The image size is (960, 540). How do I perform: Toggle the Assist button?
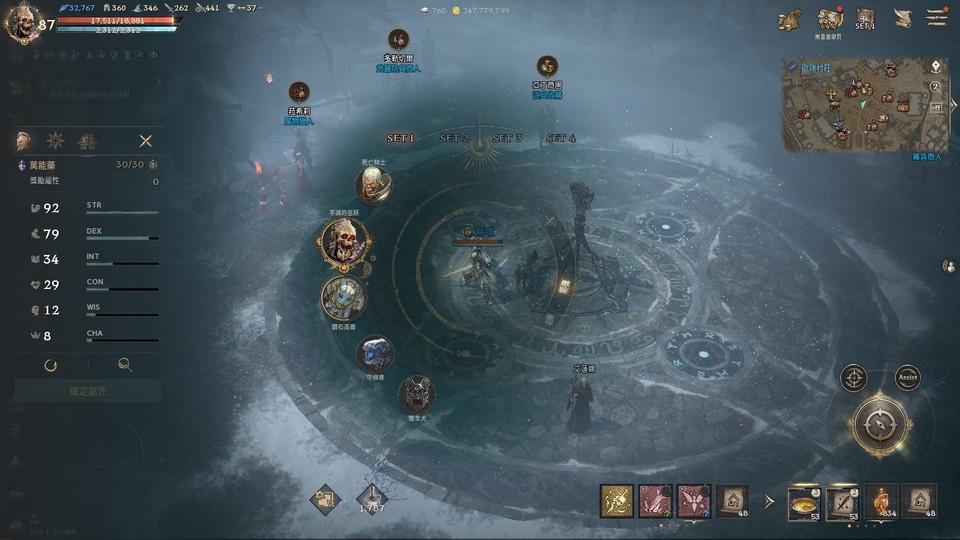907,378
